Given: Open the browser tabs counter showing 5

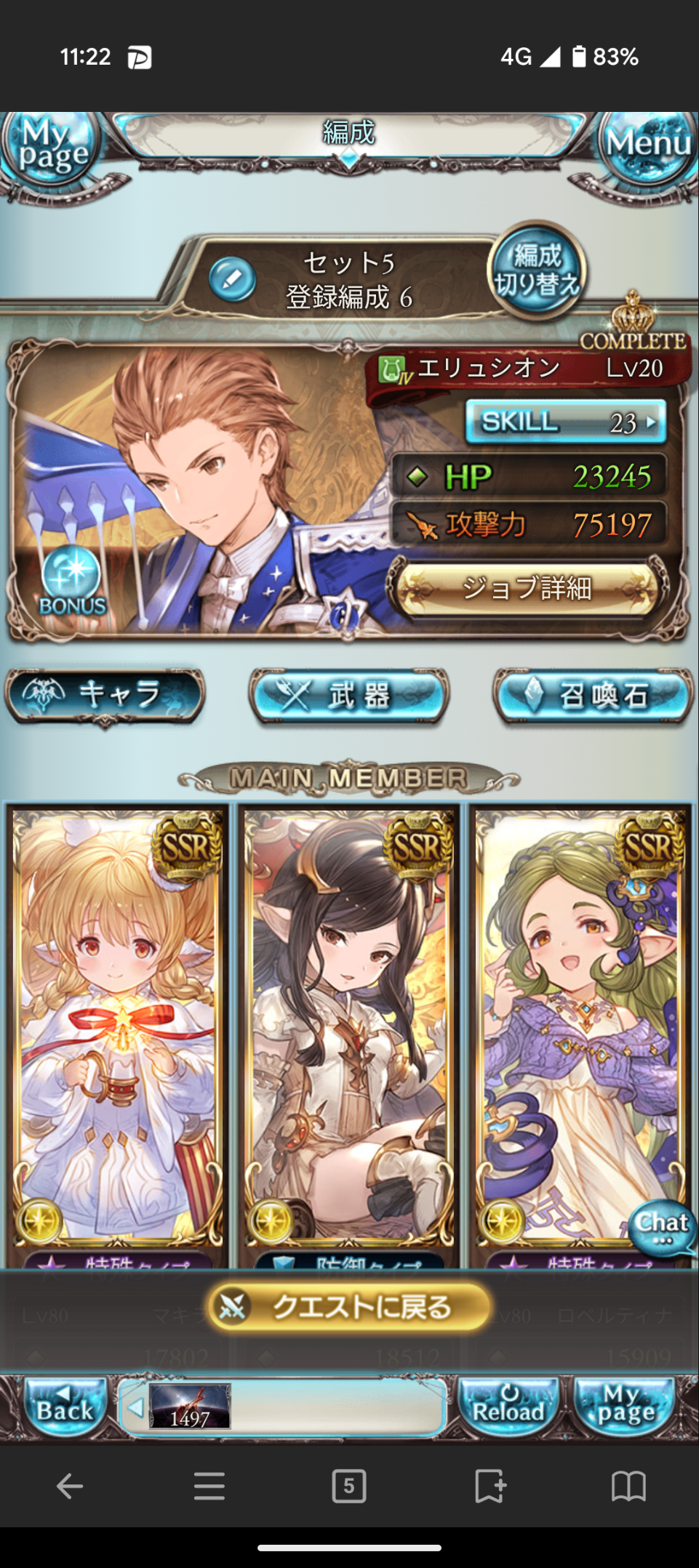Looking at the screenshot, I should (x=349, y=1486).
